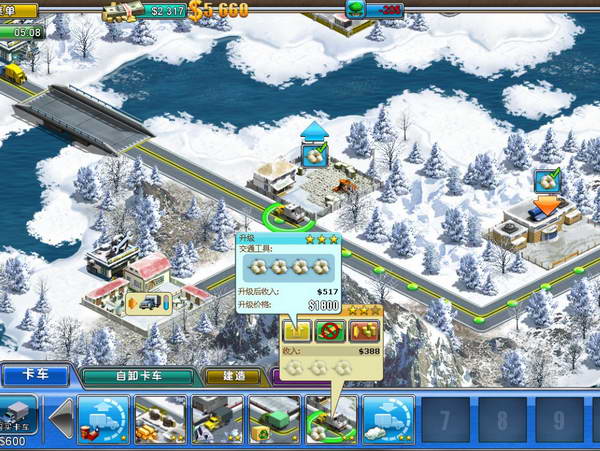600x451 pixels.
Task: Select the gold cargo truck slot
Action: [x=160, y=420]
